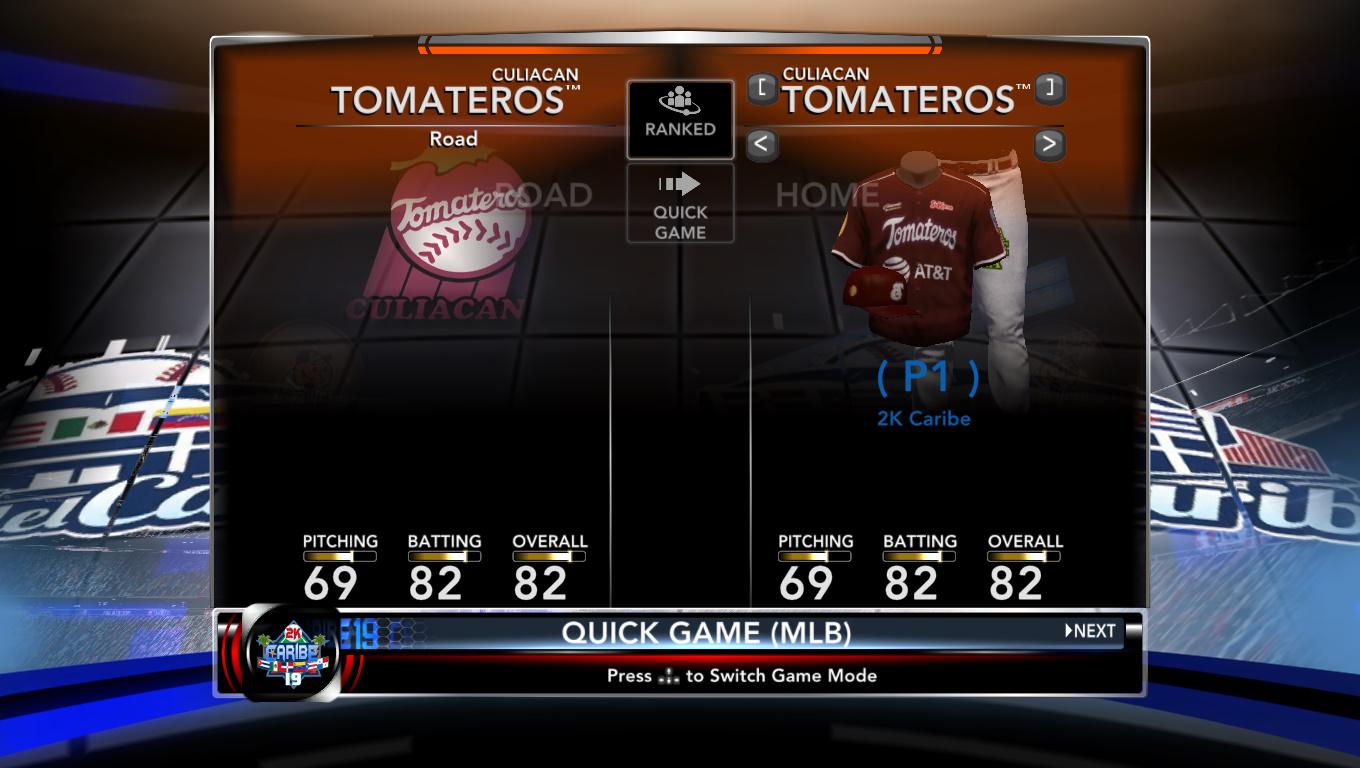The width and height of the screenshot is (1360, 768).
Task: Switch home team with right bracket
Action: click(1048, 88)
